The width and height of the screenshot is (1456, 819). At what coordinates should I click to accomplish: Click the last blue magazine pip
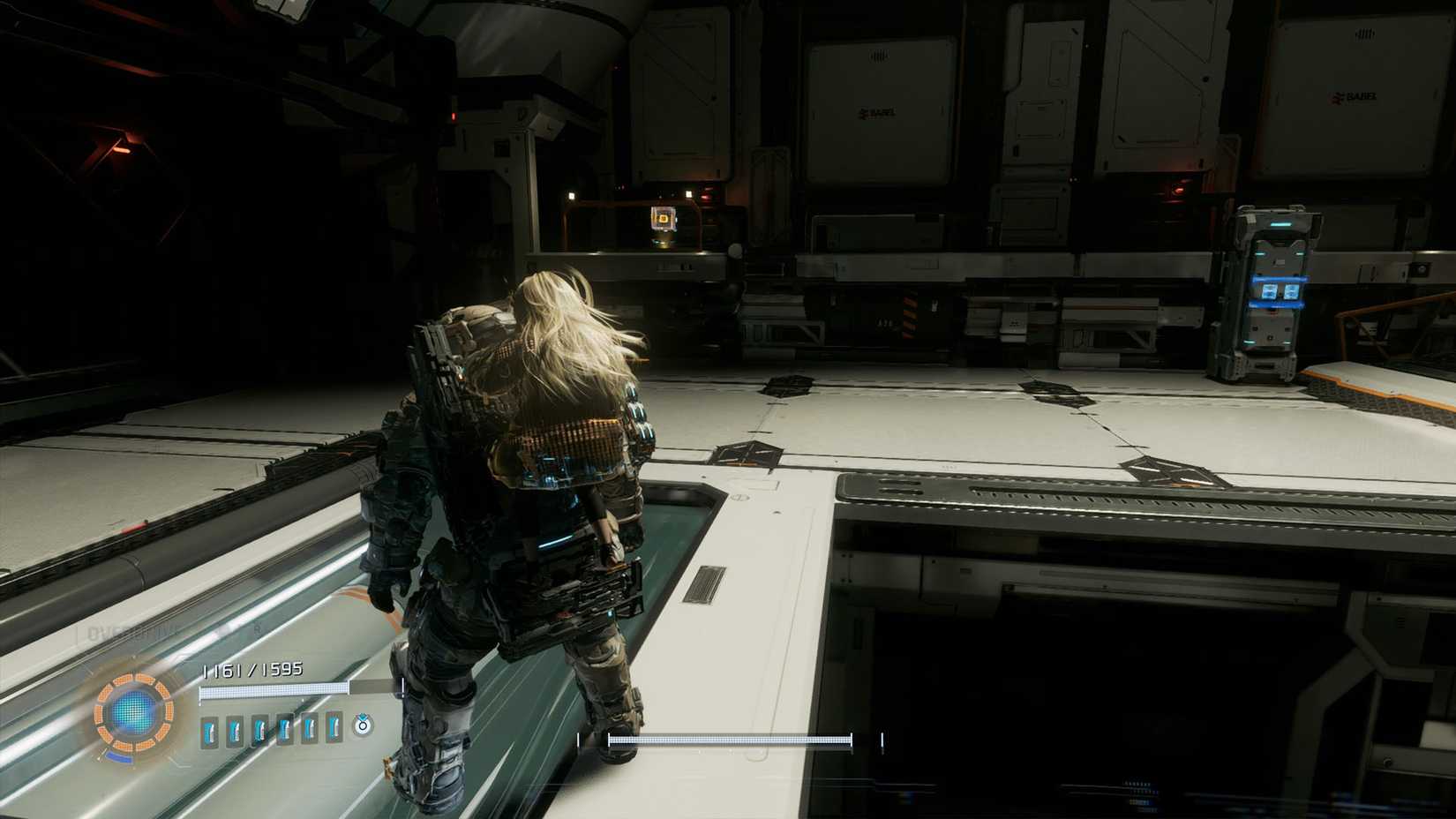[x=333, y=730]
